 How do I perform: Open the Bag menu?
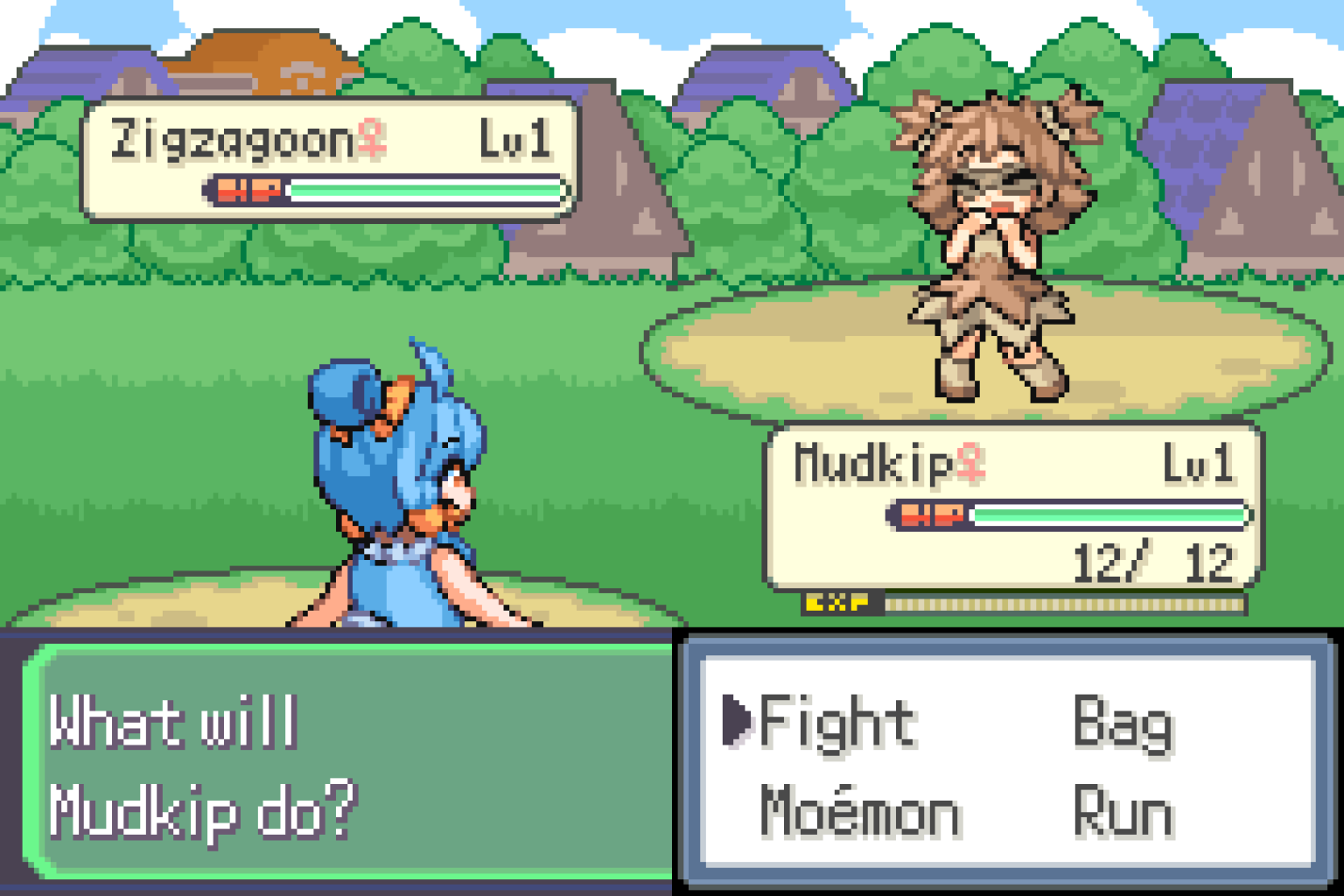coord(1124,723)
